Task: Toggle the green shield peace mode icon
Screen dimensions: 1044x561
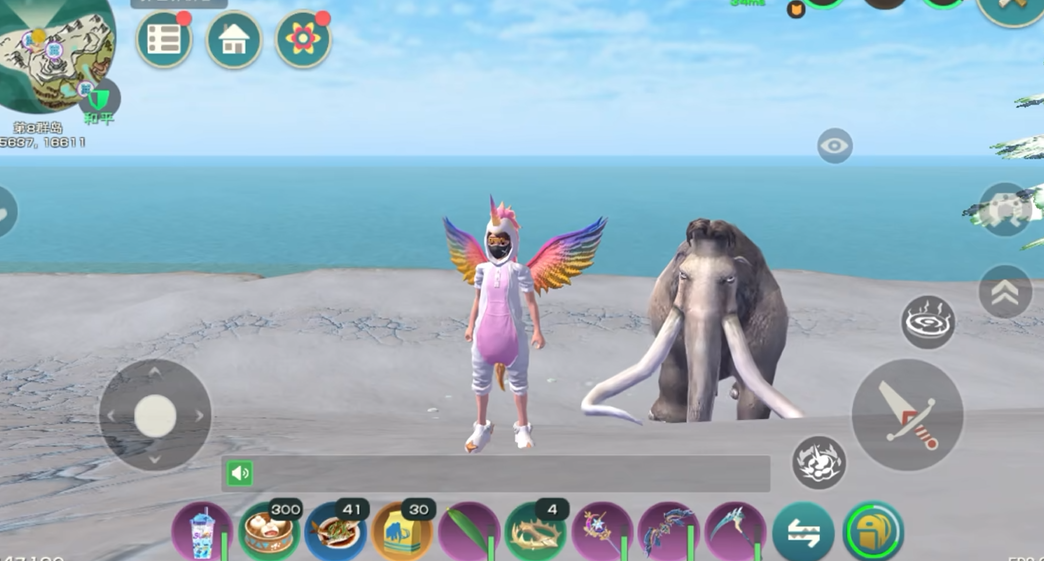Action: [99, 98]
